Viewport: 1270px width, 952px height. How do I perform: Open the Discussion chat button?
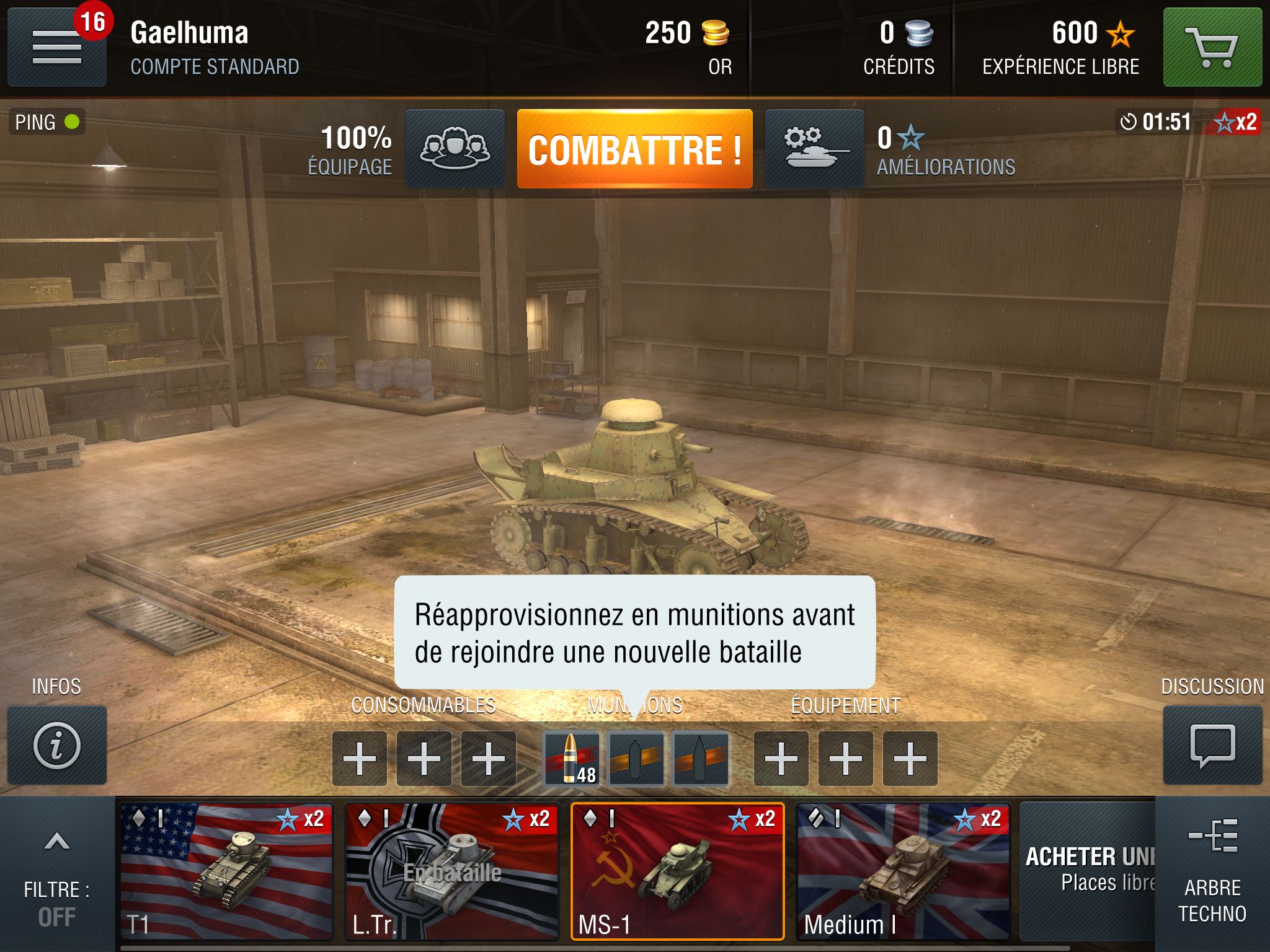[x=1212, y=745]
